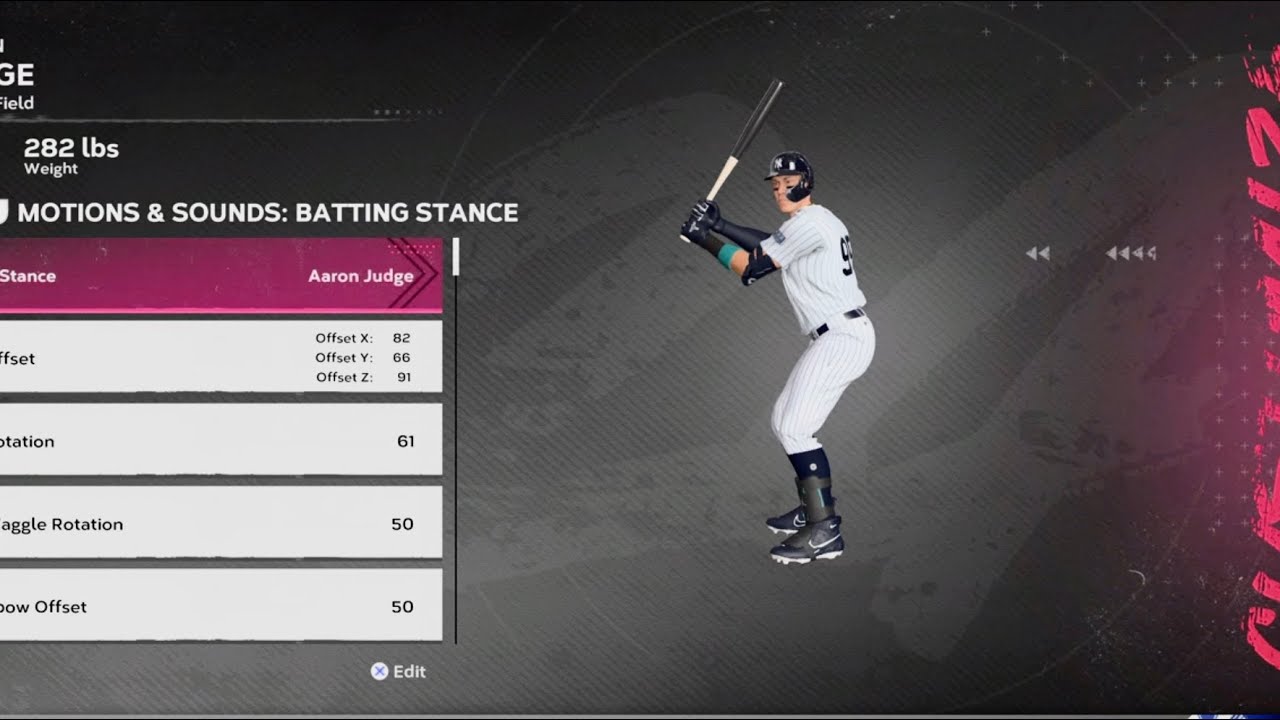This screenshot has width=1280, height=720.
Task: Open the Elbow Offset setting row
Action: click(220, 606)
